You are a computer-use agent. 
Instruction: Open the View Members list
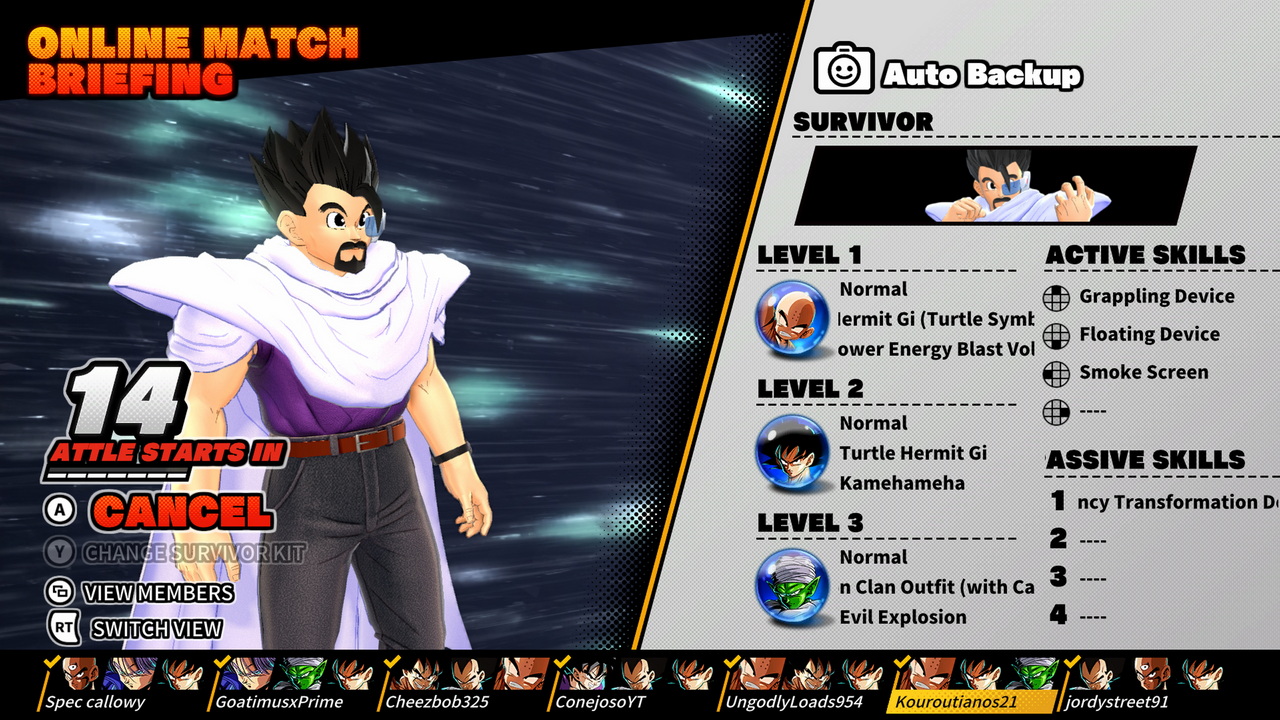pos(158,592)
